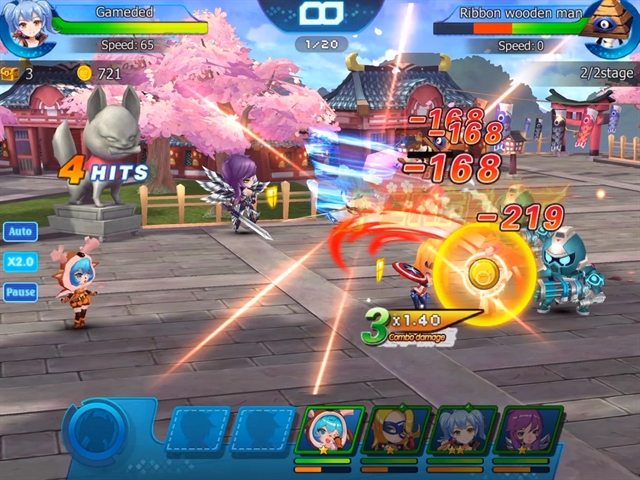
Task: Enable Auto battle mode
Action: 20,232
